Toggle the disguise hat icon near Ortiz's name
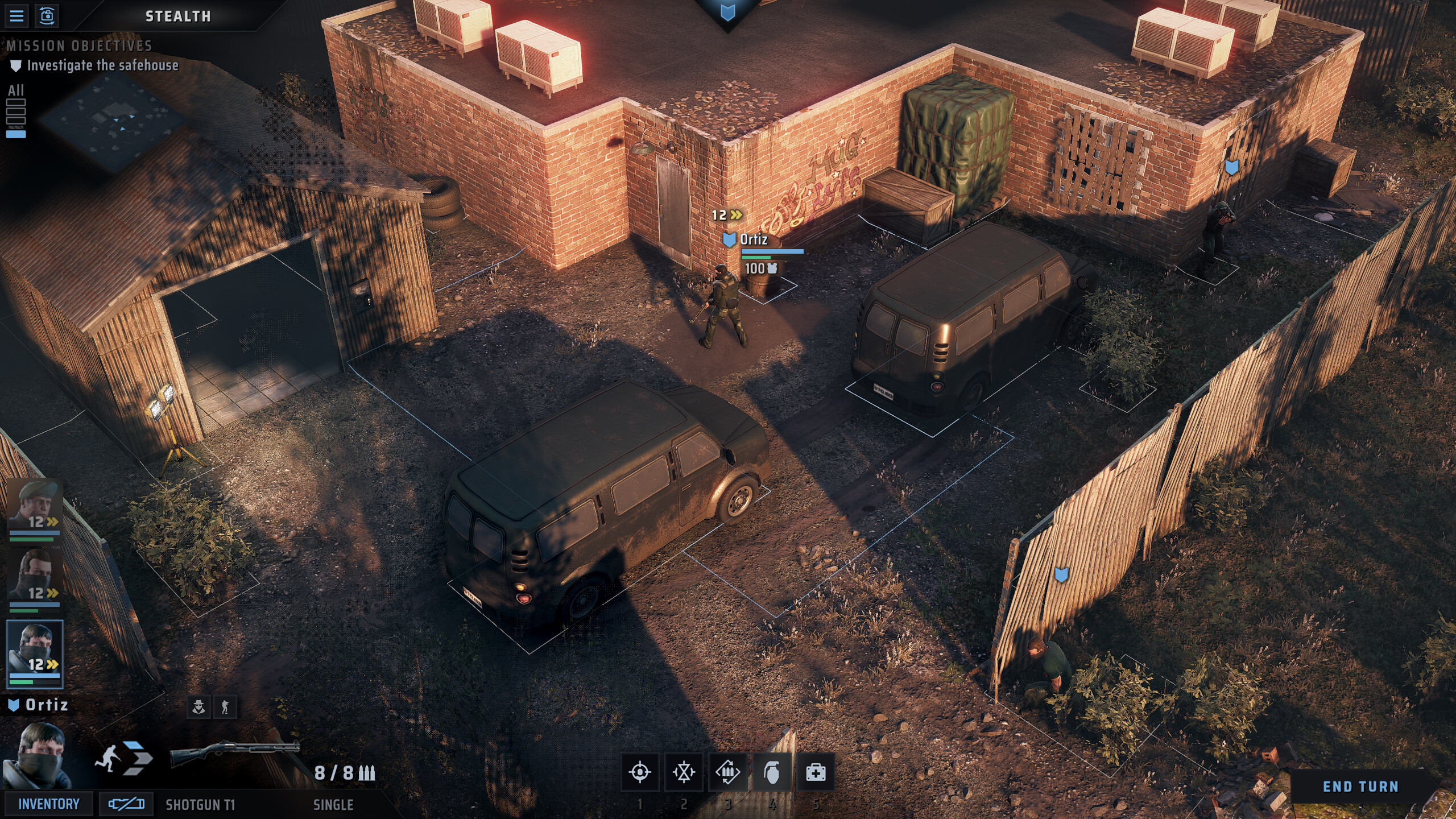The width and height of the screenshot is (1456, 819). point(199,707)
